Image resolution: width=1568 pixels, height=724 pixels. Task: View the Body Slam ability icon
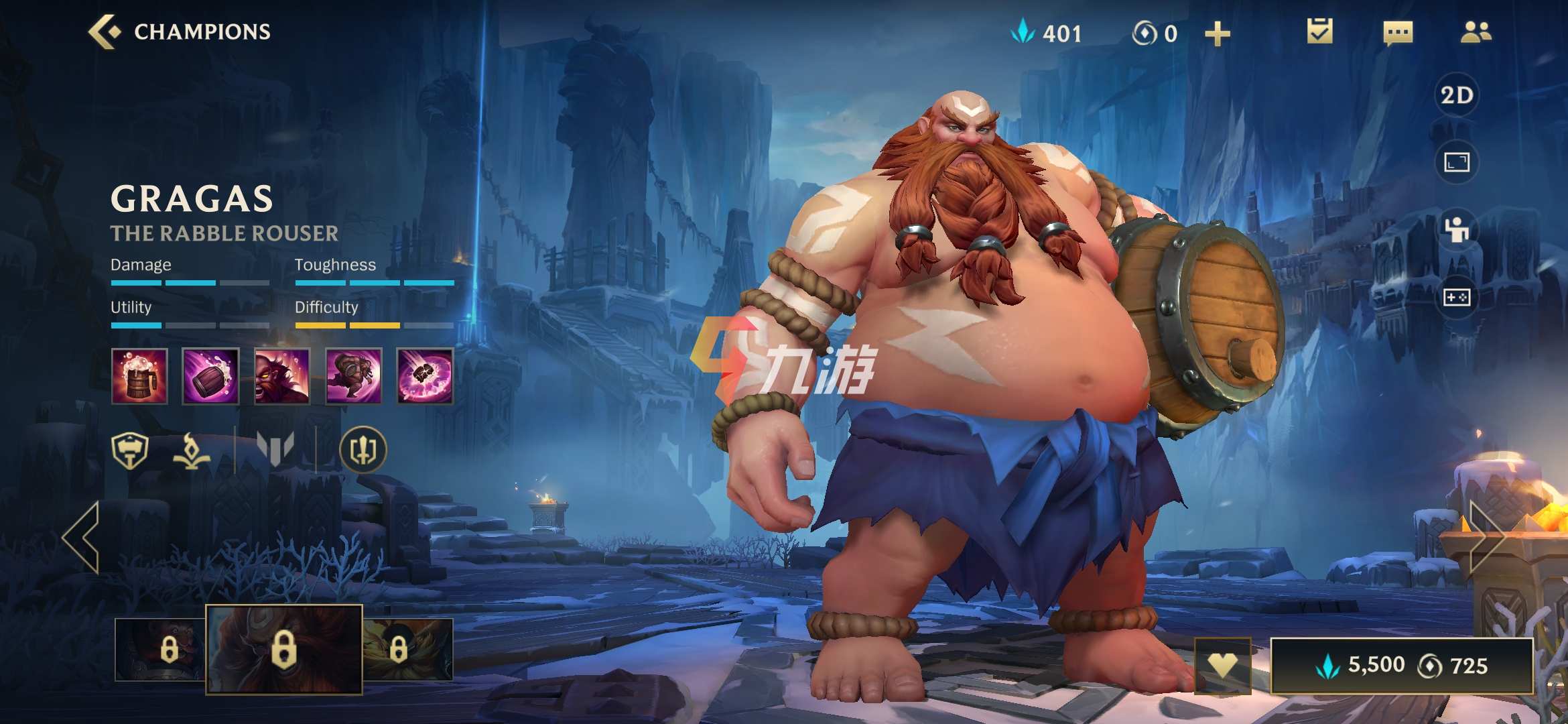pyautogui.click(x=353, y=376)
